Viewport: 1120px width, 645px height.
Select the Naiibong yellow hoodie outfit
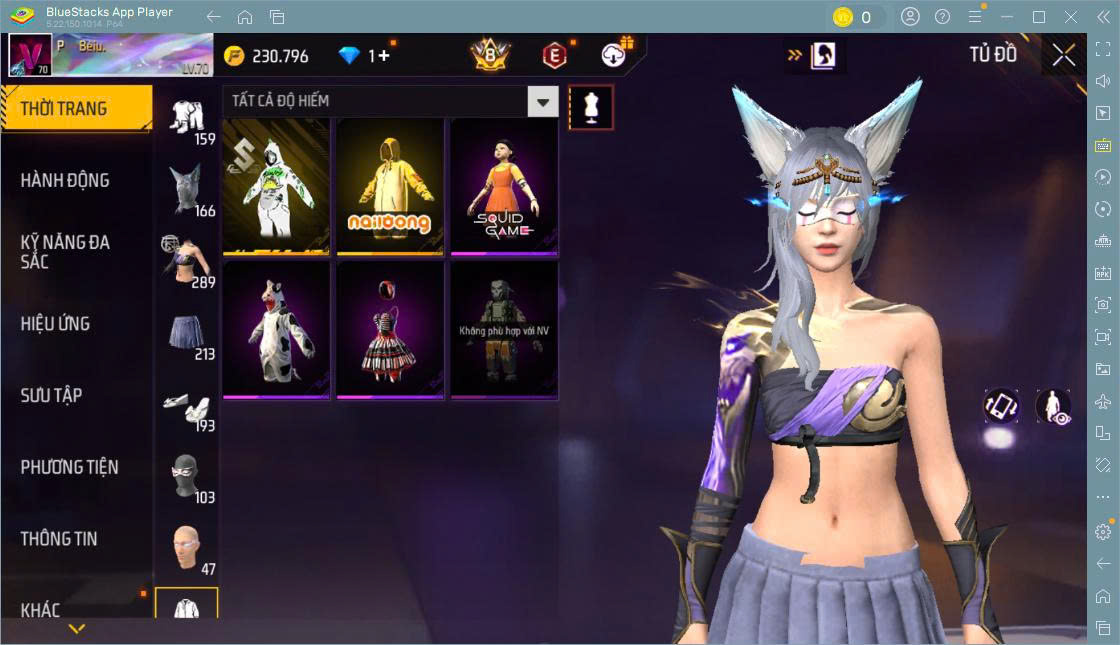(x=390, y=186)
